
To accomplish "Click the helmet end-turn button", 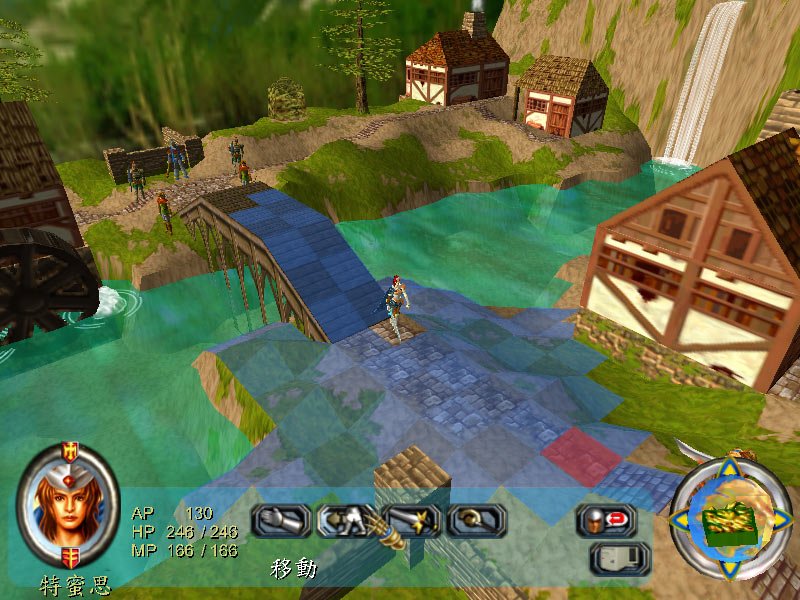I will pyautogui.click(x=606, y=520).
